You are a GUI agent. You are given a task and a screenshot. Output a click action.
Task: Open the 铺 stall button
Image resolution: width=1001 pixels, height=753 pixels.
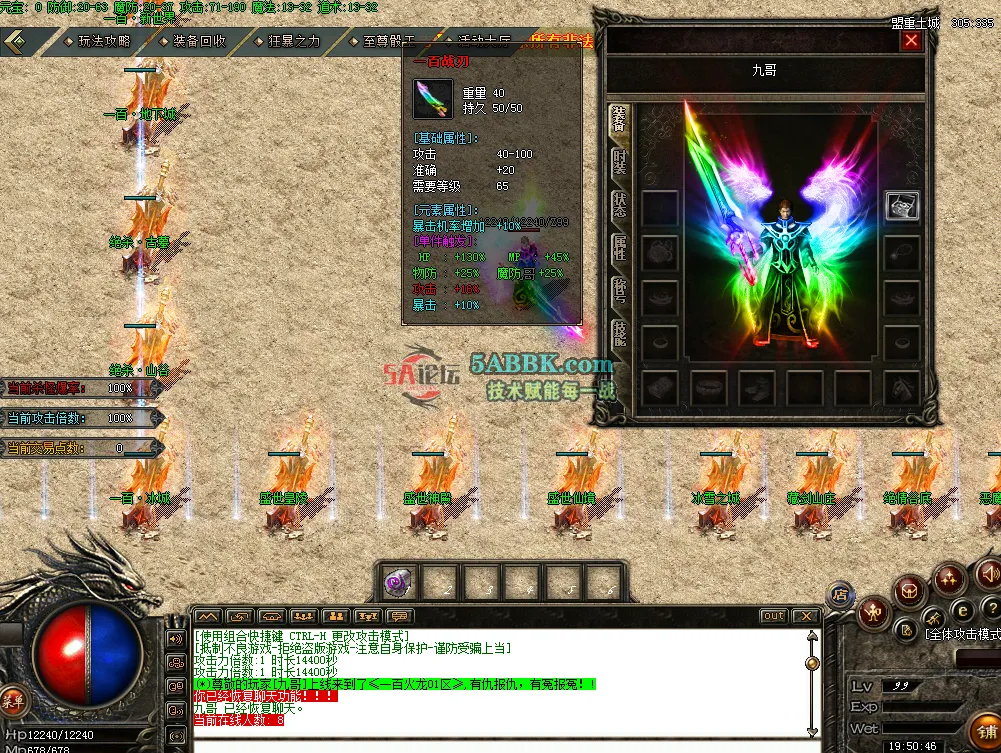985,731
